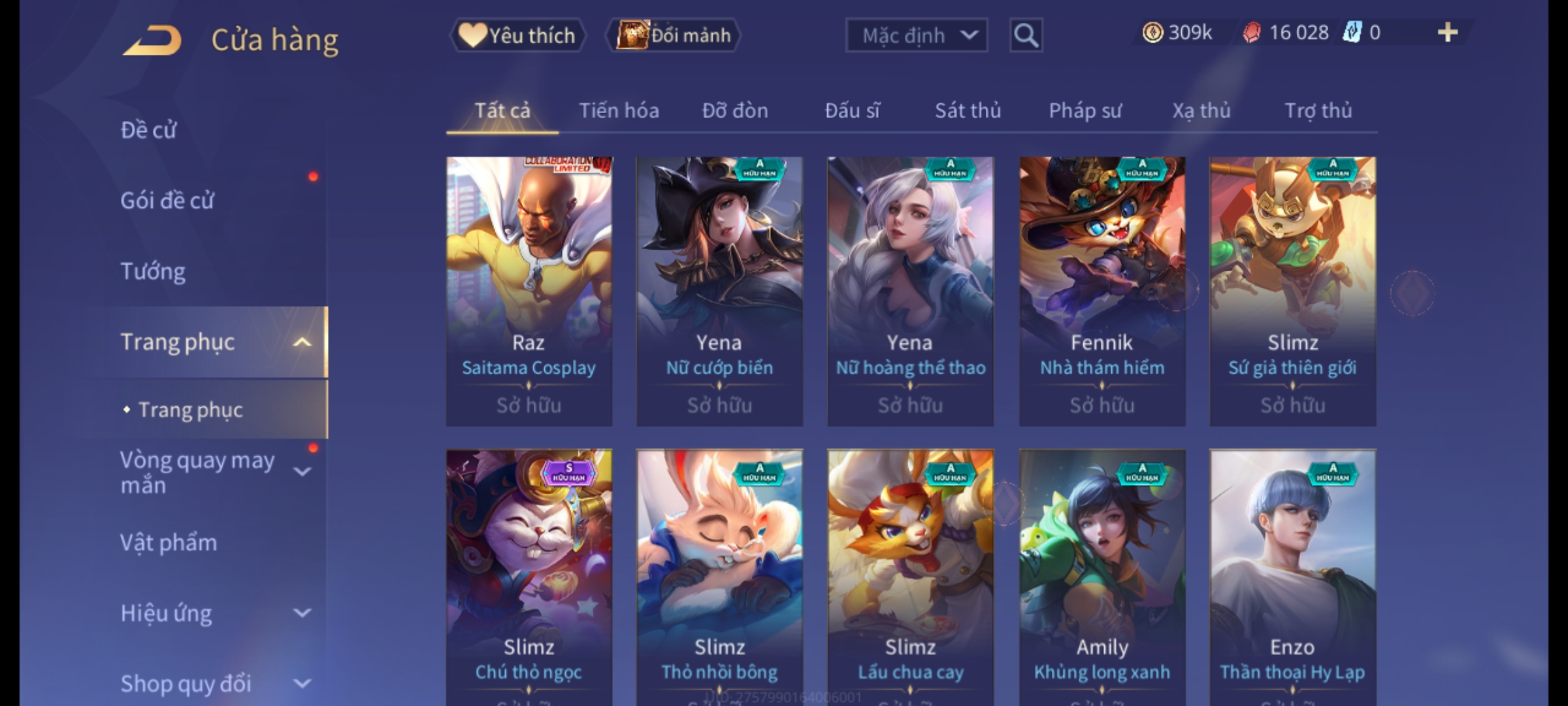The height and width of the screenshot is (706, 1568).
Task: Choose the Trợ thủ tab
Action: [x=1318, y=111]
